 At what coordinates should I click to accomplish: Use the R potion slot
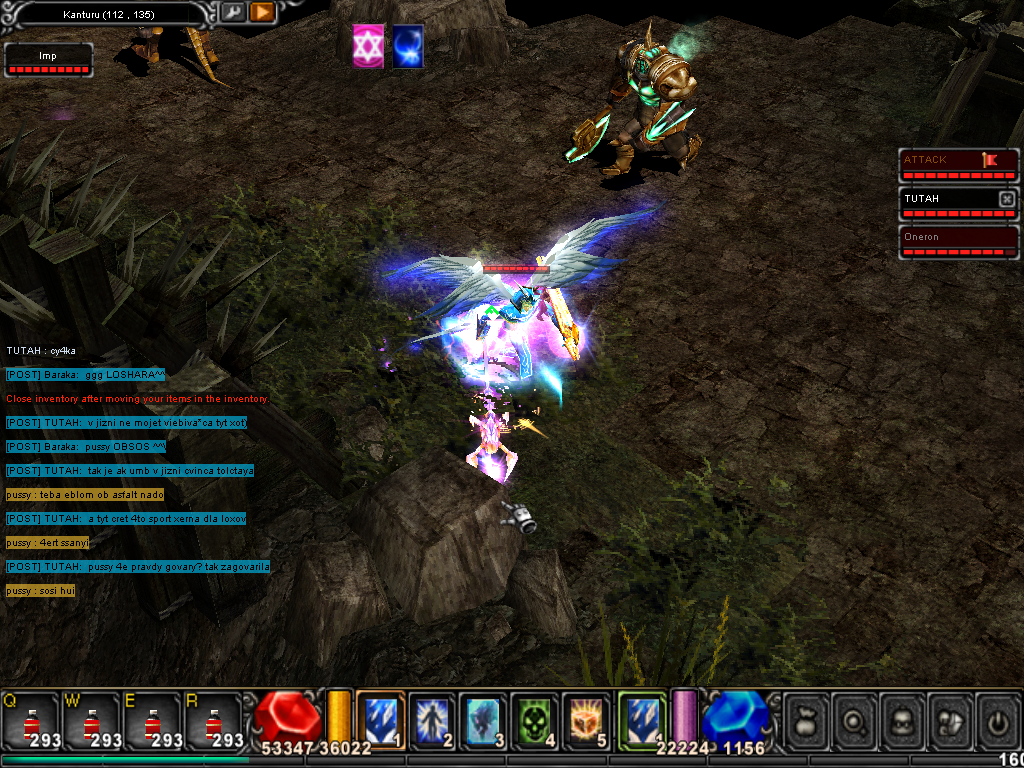coord(214,719)
